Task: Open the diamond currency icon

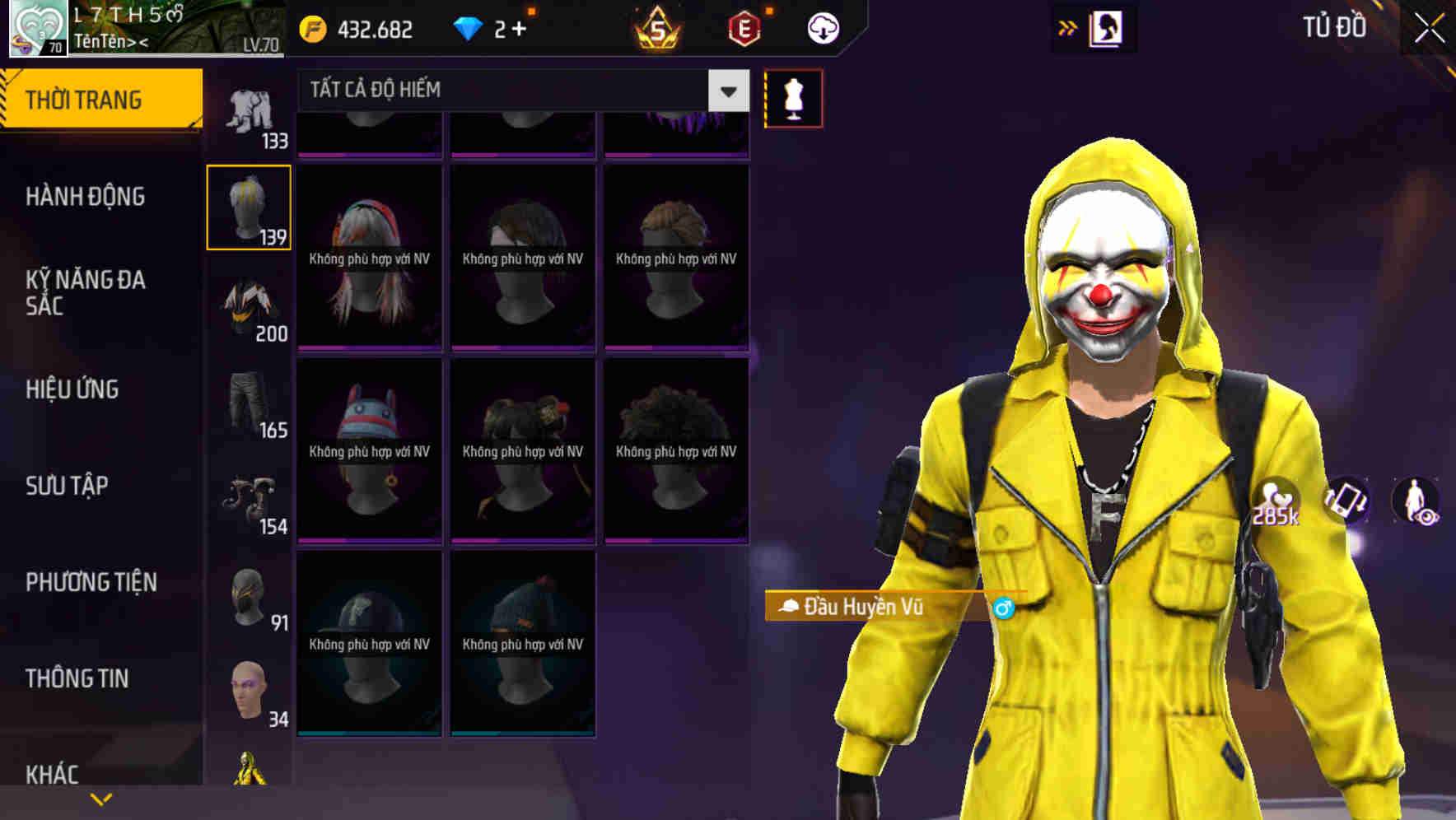Action: pyautogui.click(x=469, y=27)
